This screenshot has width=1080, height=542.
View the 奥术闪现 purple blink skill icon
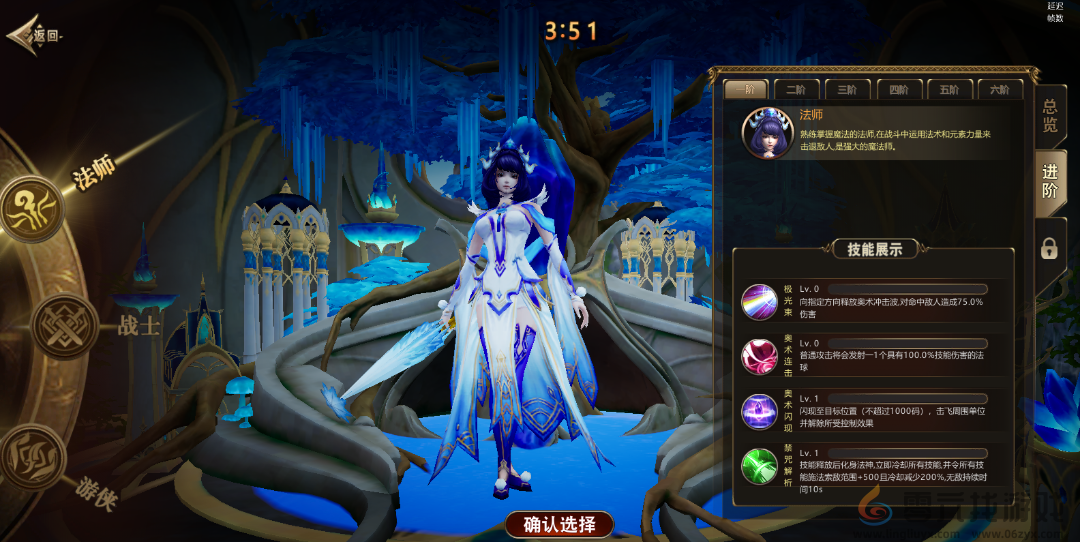tap(759, 411)
